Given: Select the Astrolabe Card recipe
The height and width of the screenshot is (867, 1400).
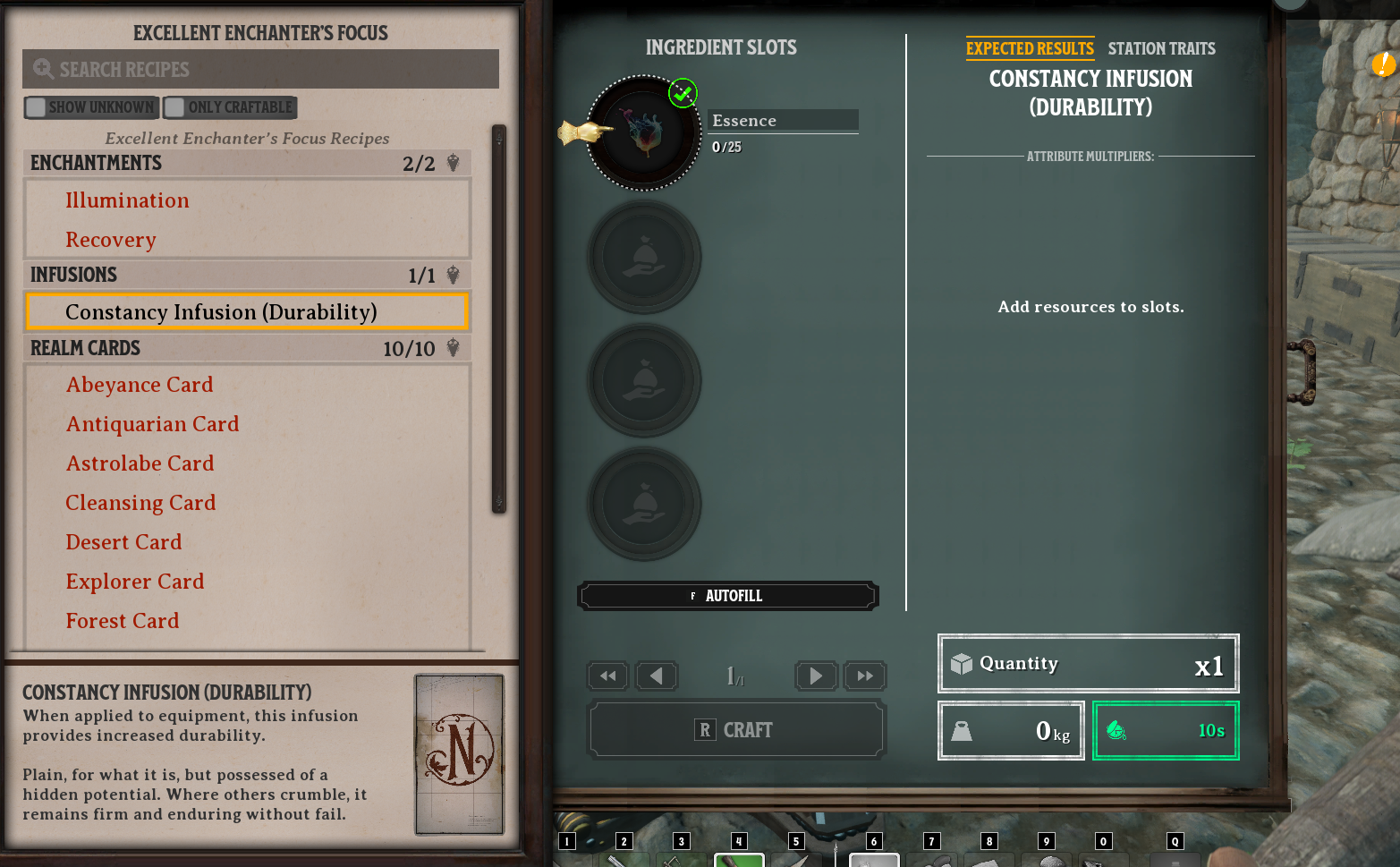Looking at the screenshot, I should [x=140, y=463].
